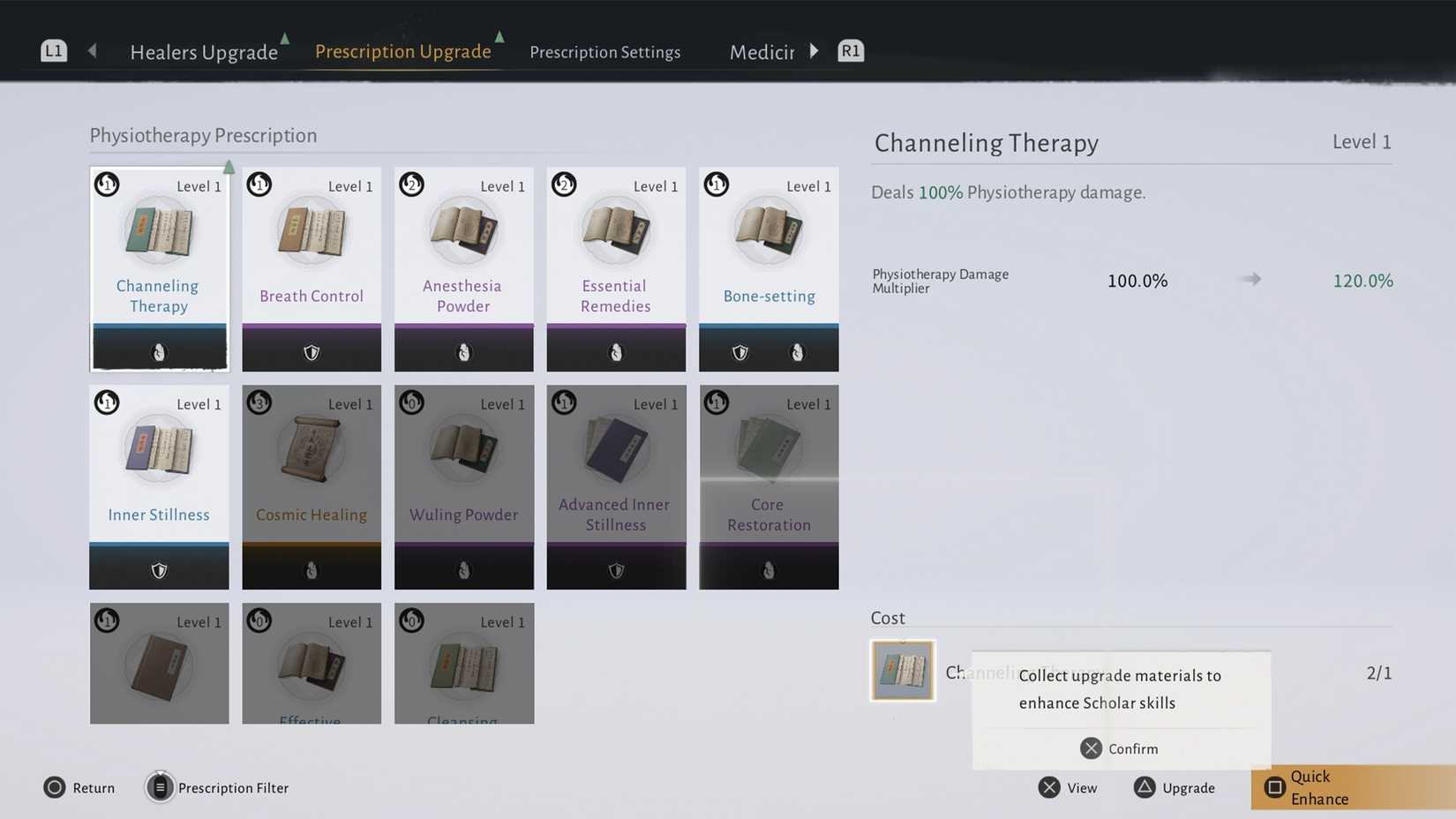
Task: Navigate to the Medicine tab
Action: tap(761, 51)
